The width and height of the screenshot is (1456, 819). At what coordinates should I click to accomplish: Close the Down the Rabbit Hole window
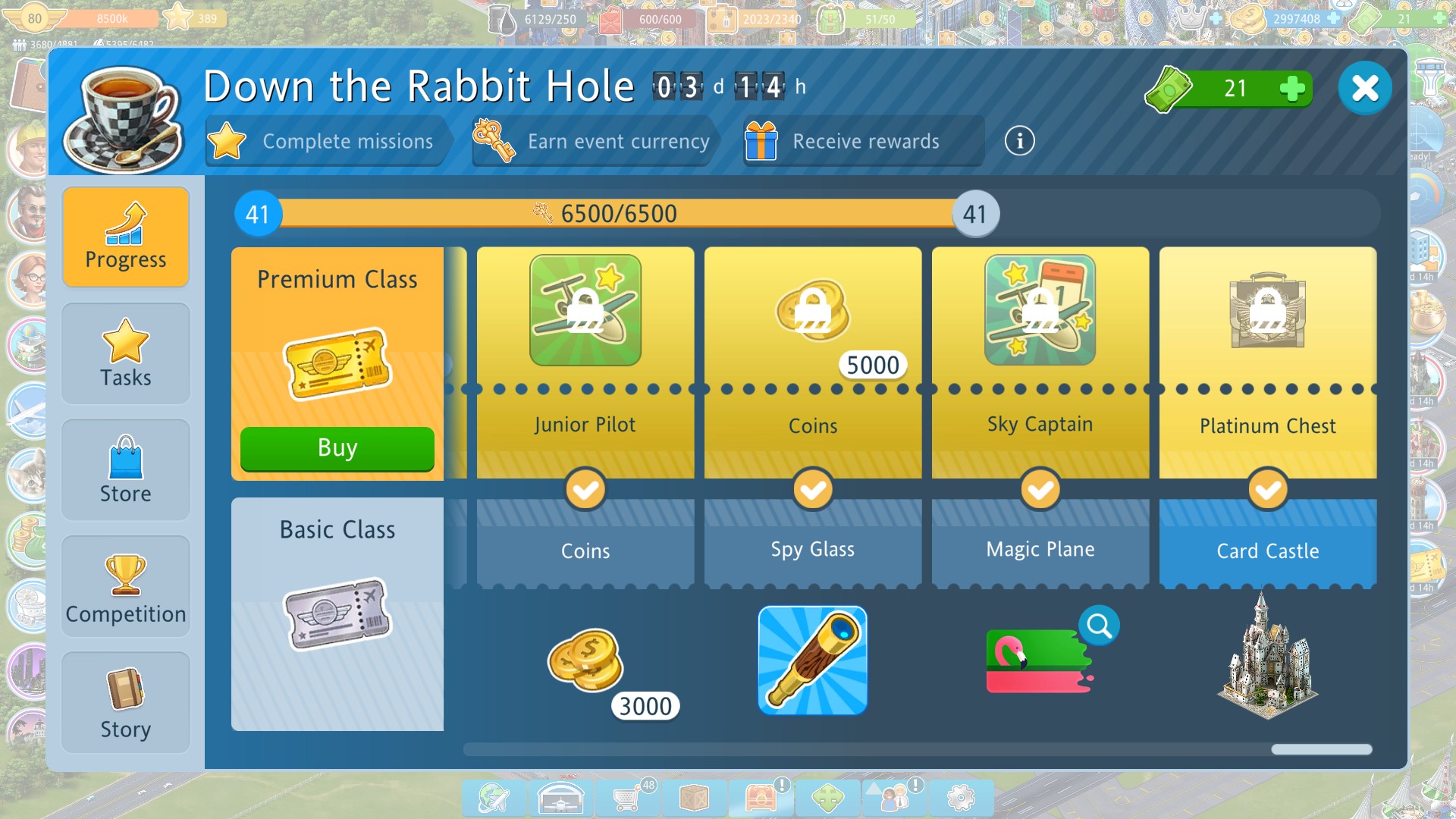point(1364,88)
